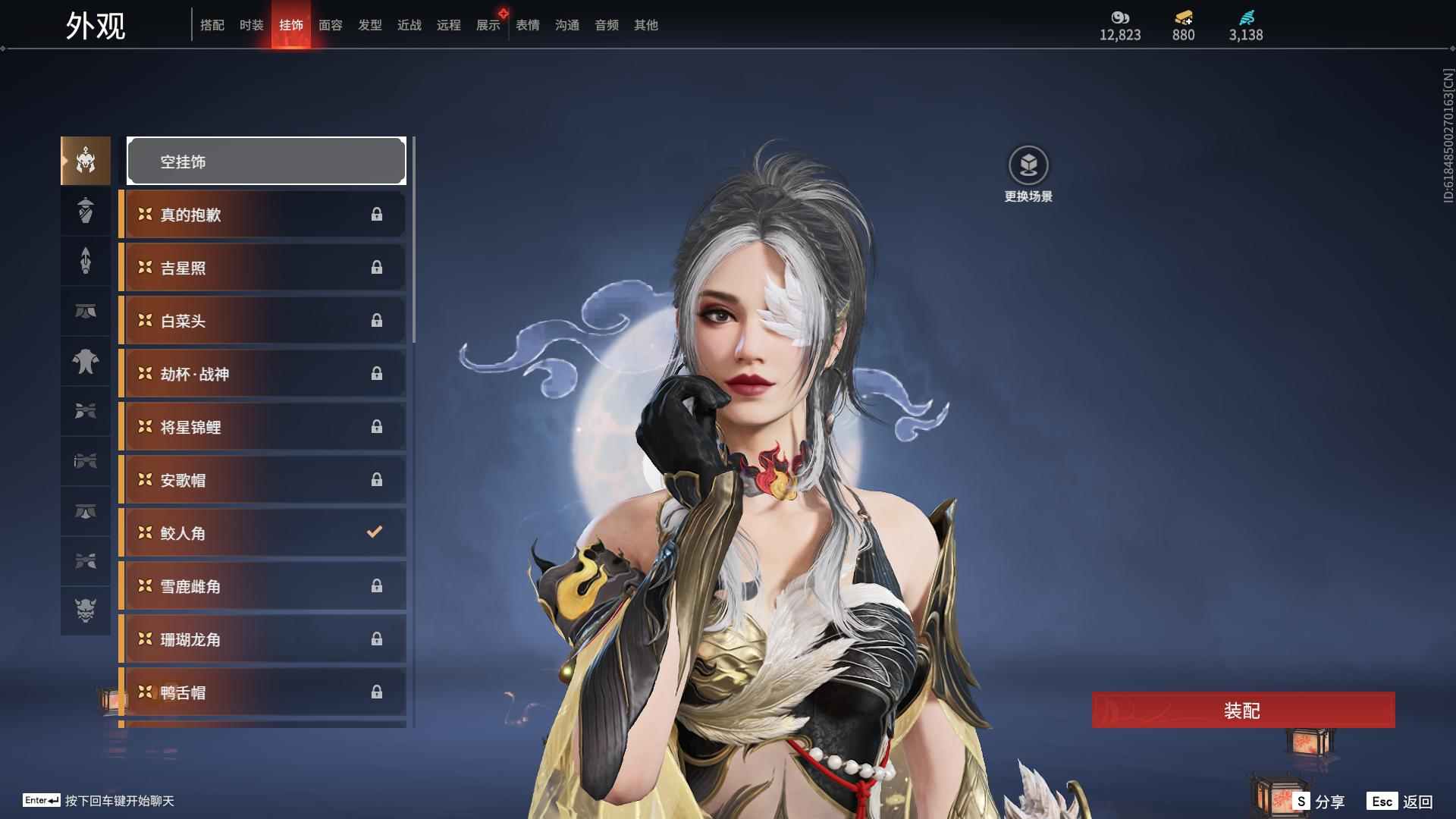This screenshot has height=819, width=1456.
Task: Select the 吉星照 accessory row
Action: [263, 268]
